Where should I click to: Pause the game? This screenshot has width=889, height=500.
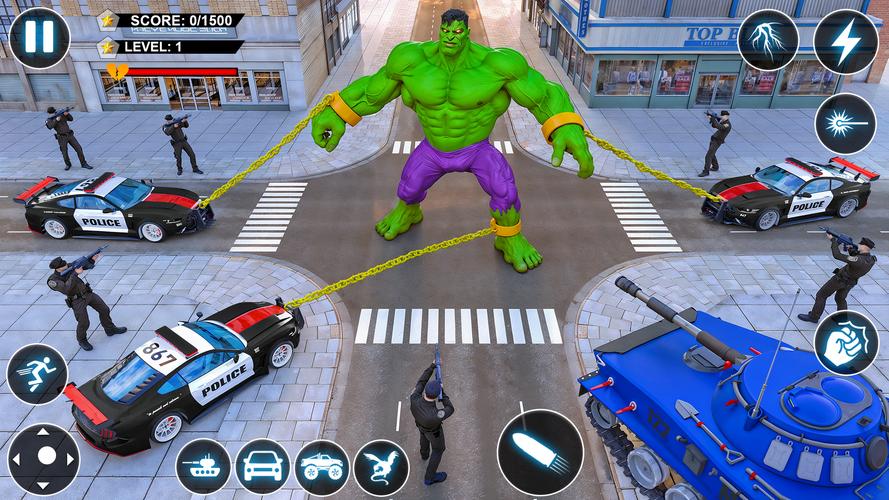click(x=39, y=38)
